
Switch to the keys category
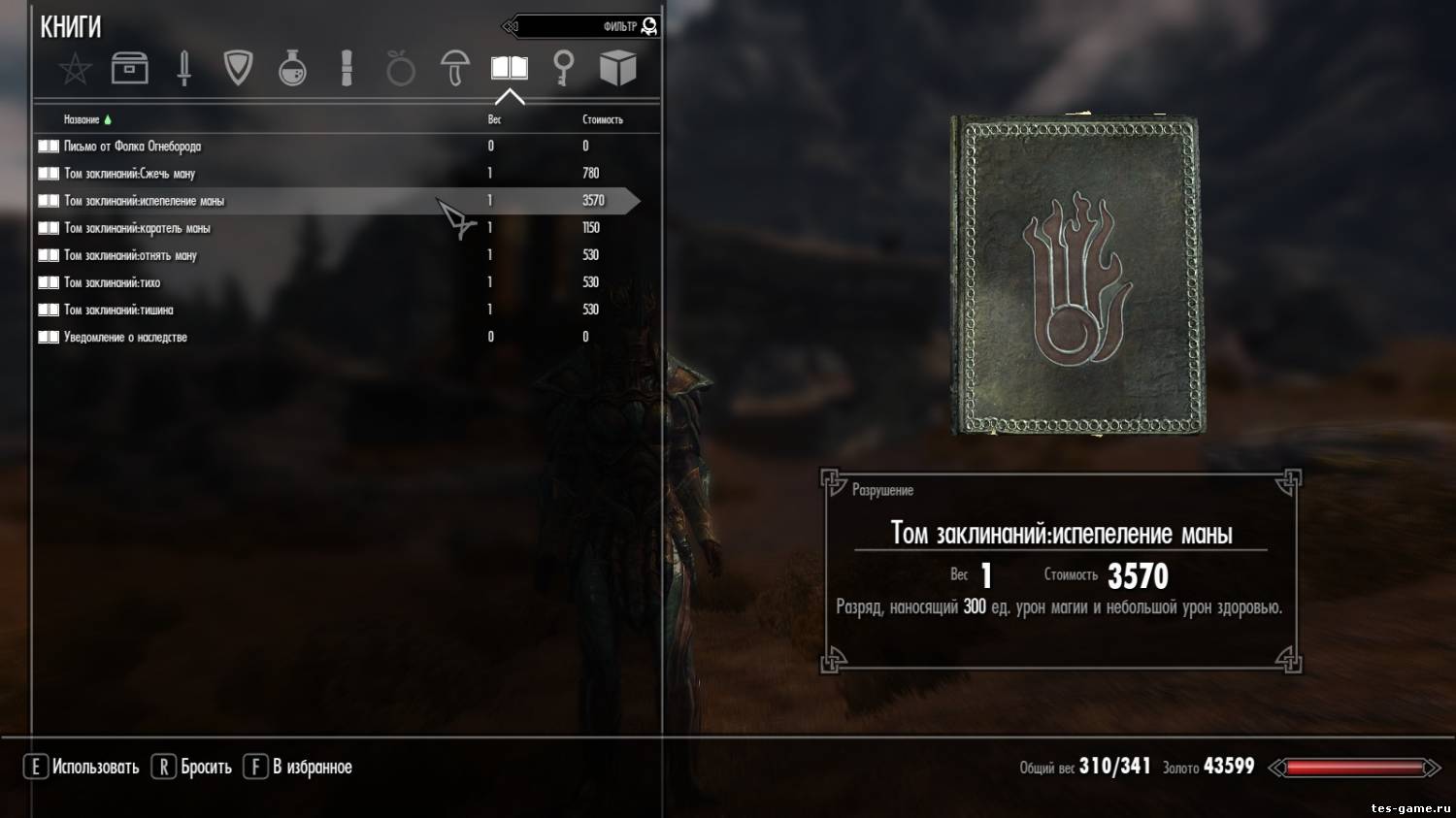click(x=563, y=69)
